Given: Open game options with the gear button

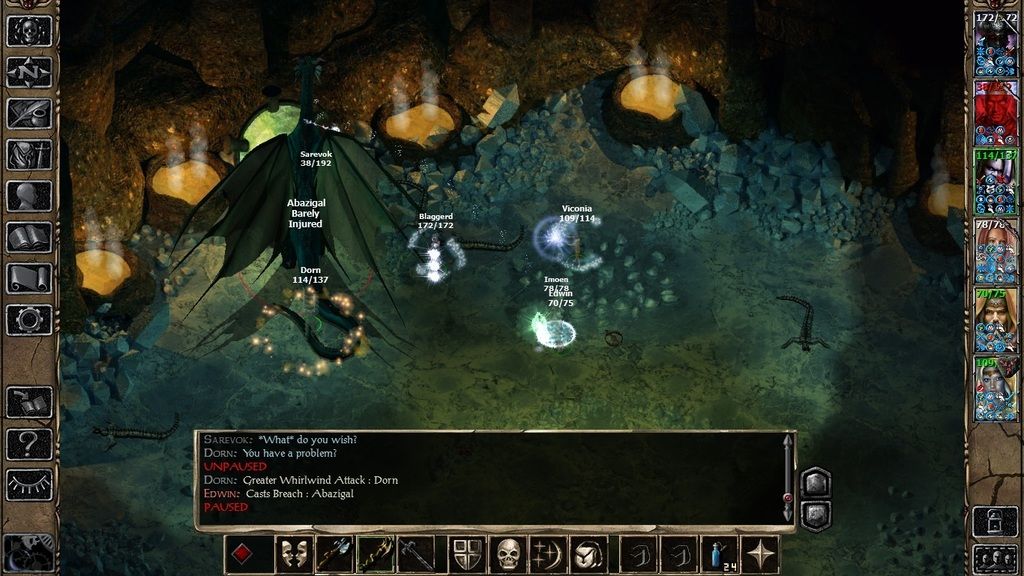Looking at the screenshot, I should click(x=29, y=319).
